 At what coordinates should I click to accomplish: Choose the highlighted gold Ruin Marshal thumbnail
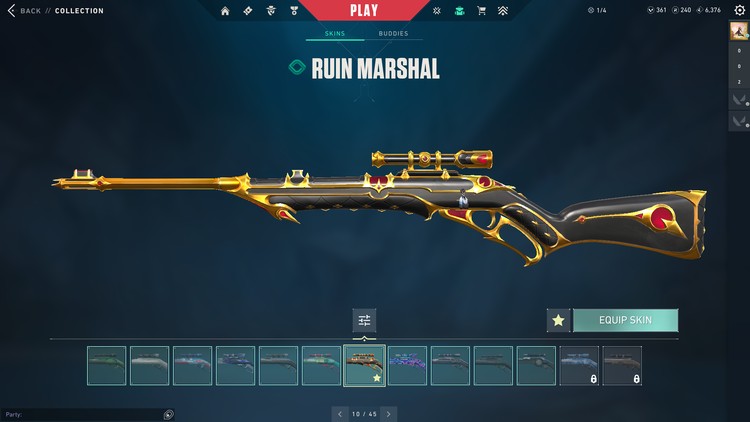coord(364,365)
